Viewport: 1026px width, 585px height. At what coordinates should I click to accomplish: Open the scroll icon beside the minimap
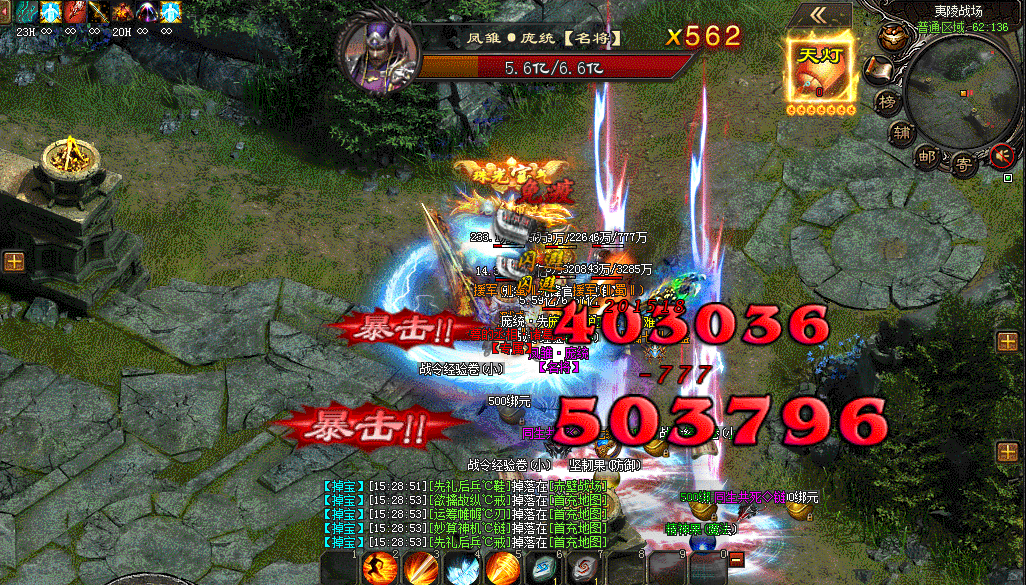pyautogui.click(x=878, y=68)
